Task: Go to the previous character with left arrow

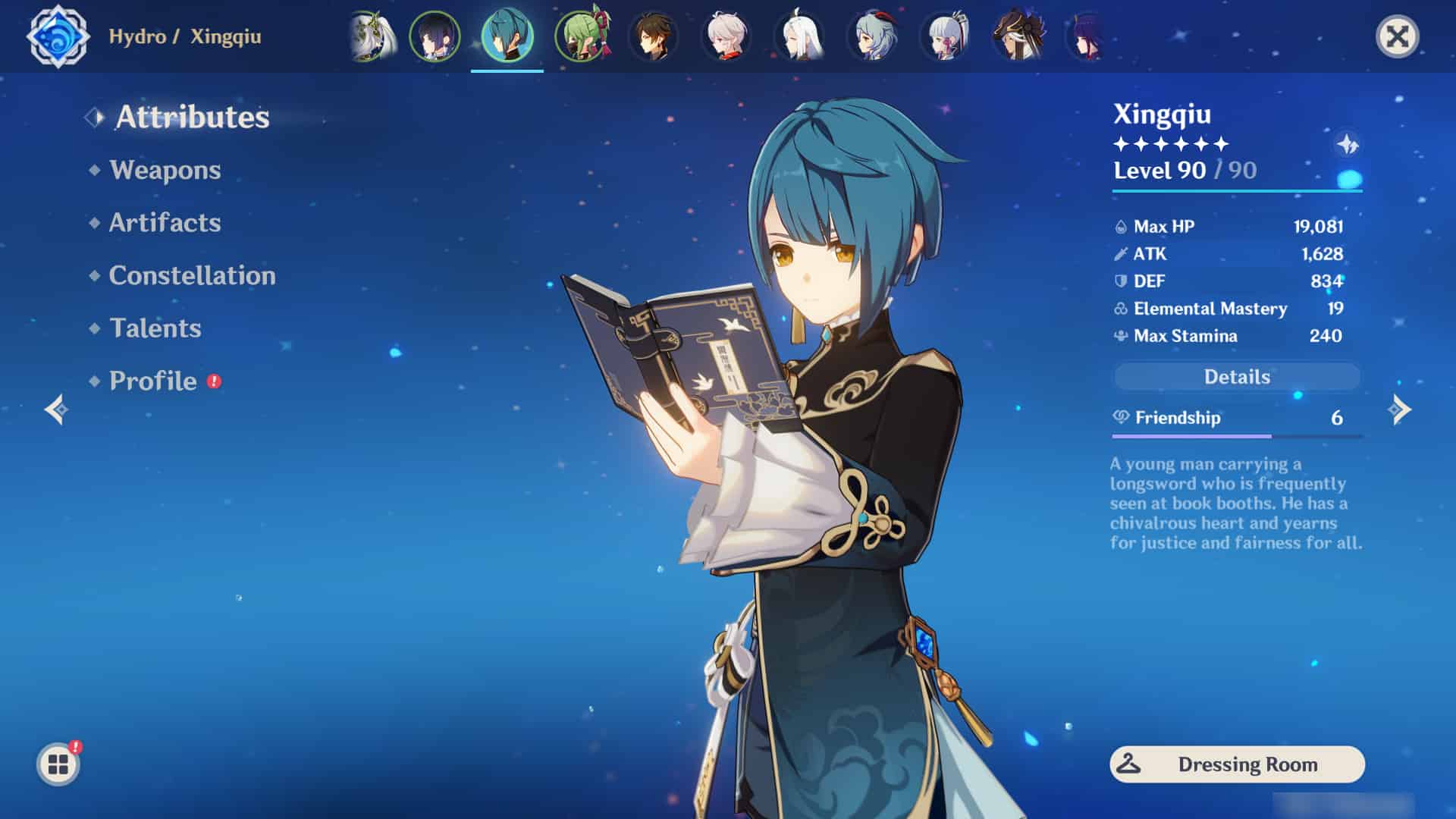Action: [x=56, y=409]
